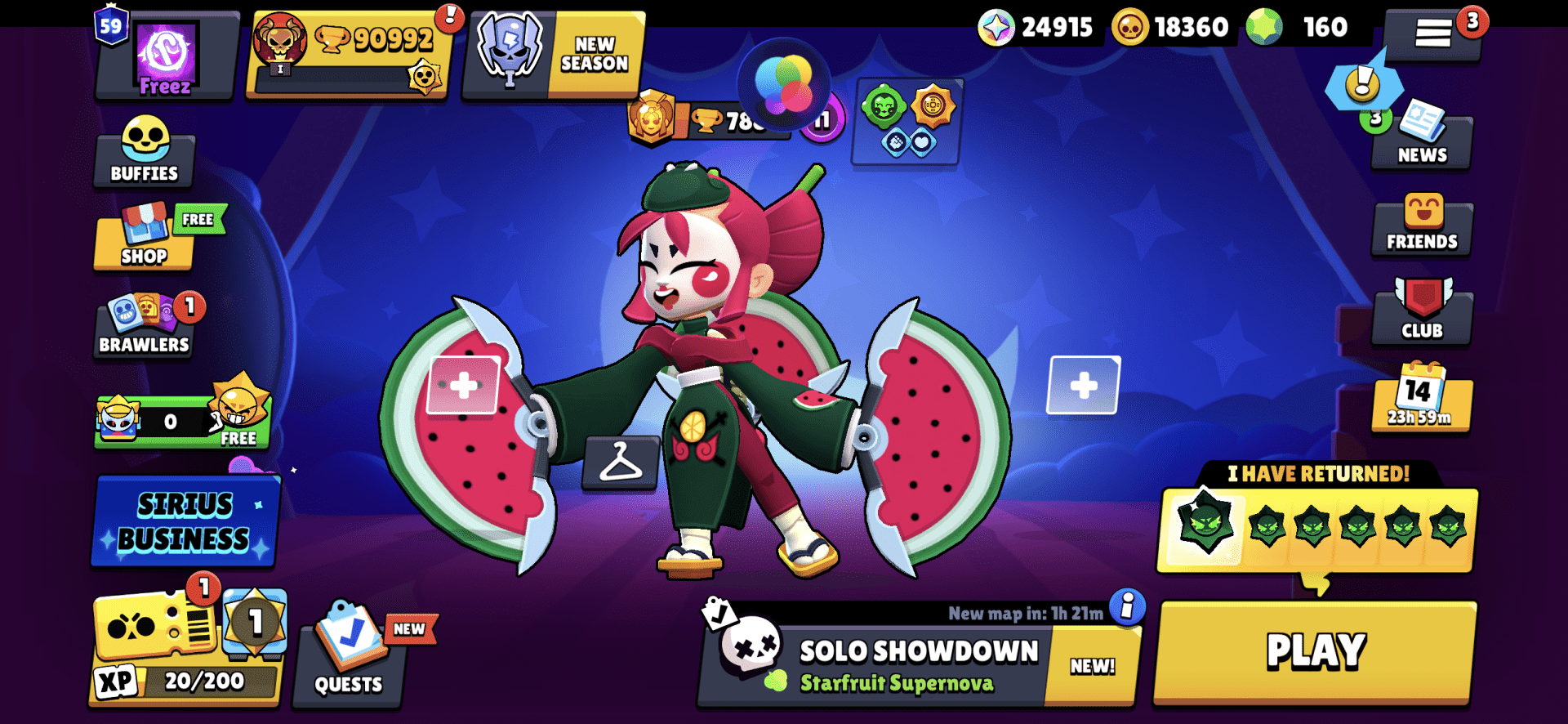Add a Star Power in the empty plus slot
The height and width of the screenshot is (724, 1568).
pyautogui.click(x=1084, y=384)
